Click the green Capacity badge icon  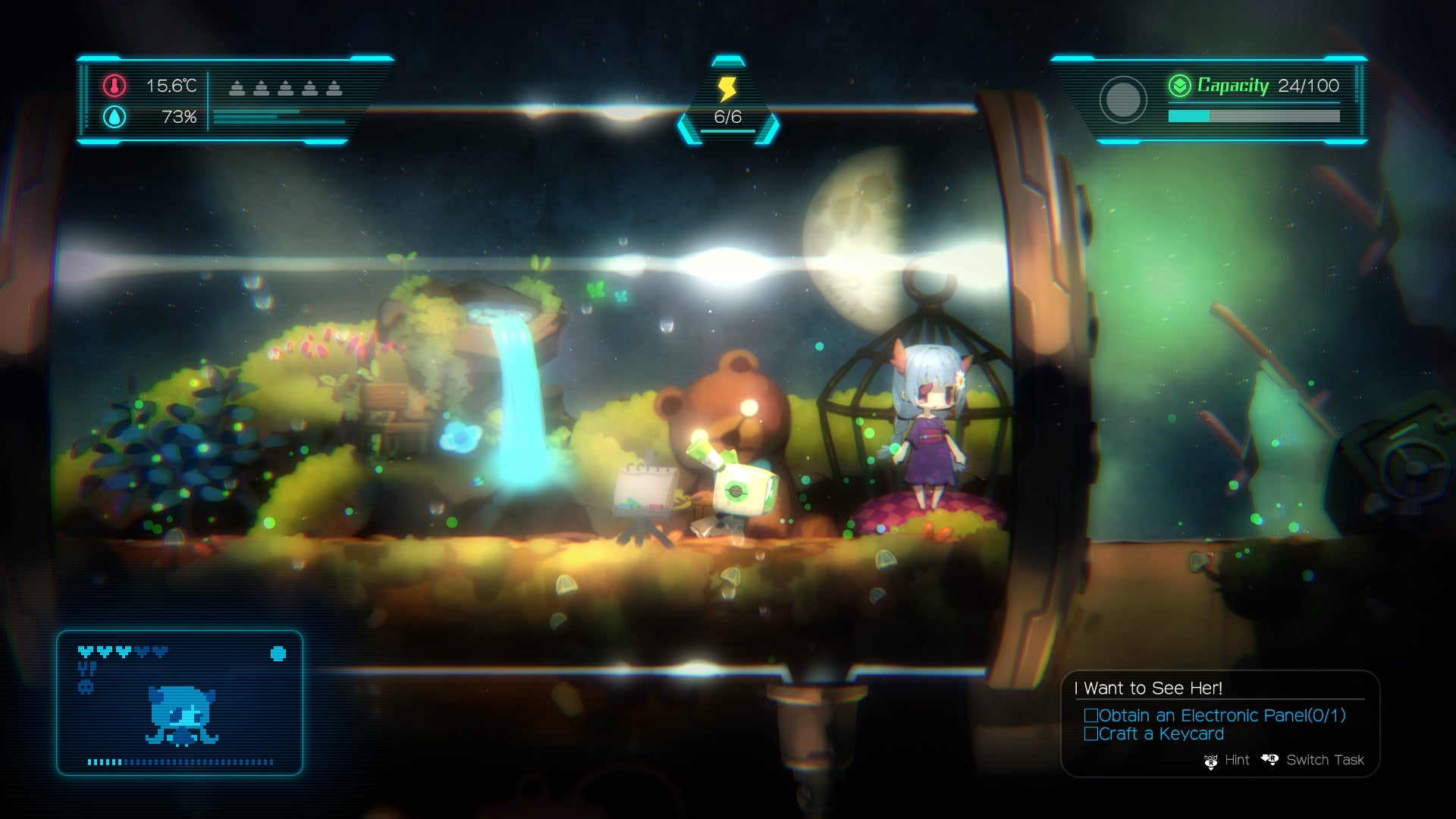point(1179,86)
